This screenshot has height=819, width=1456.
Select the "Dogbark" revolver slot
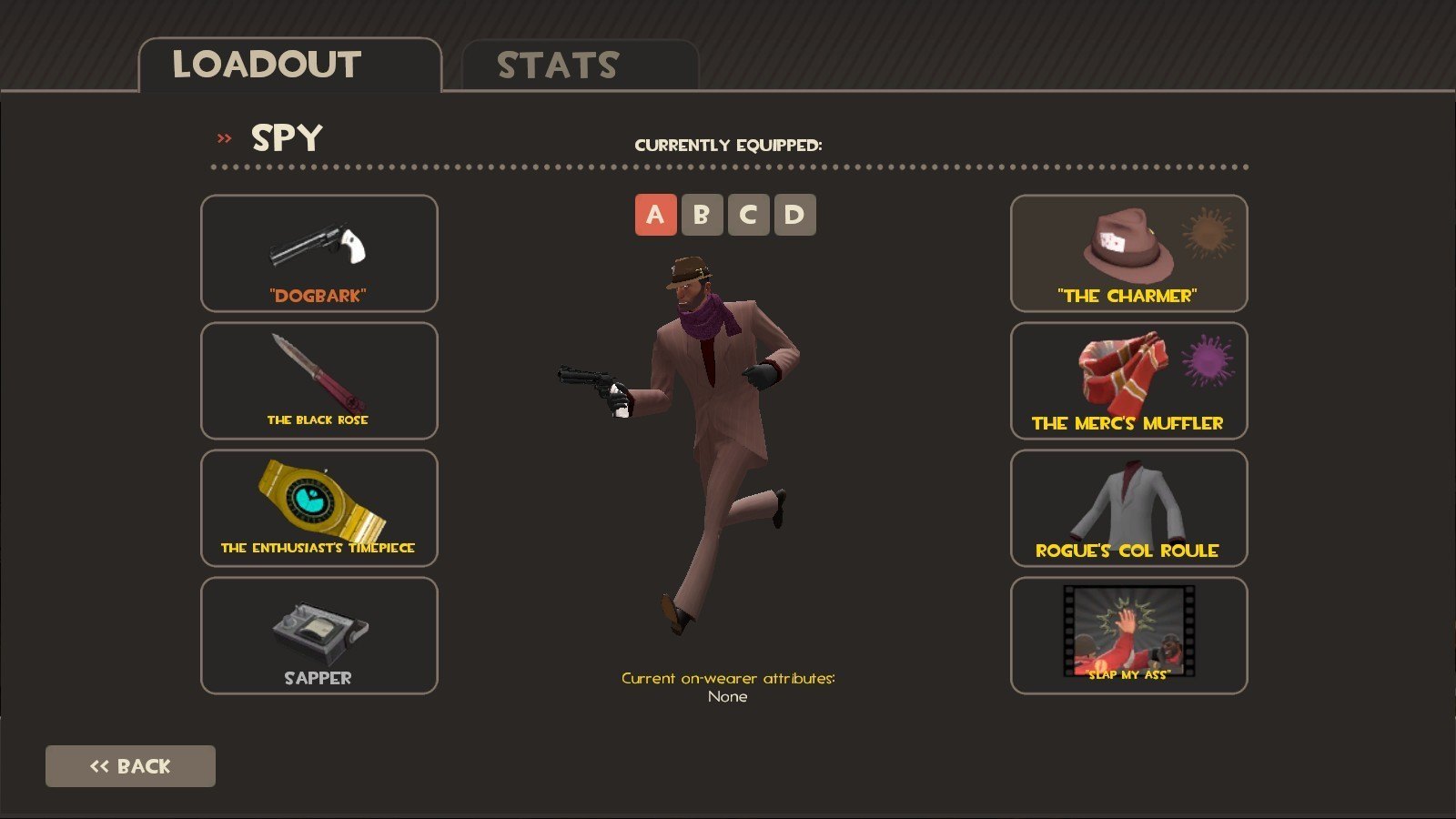(318, 254)
